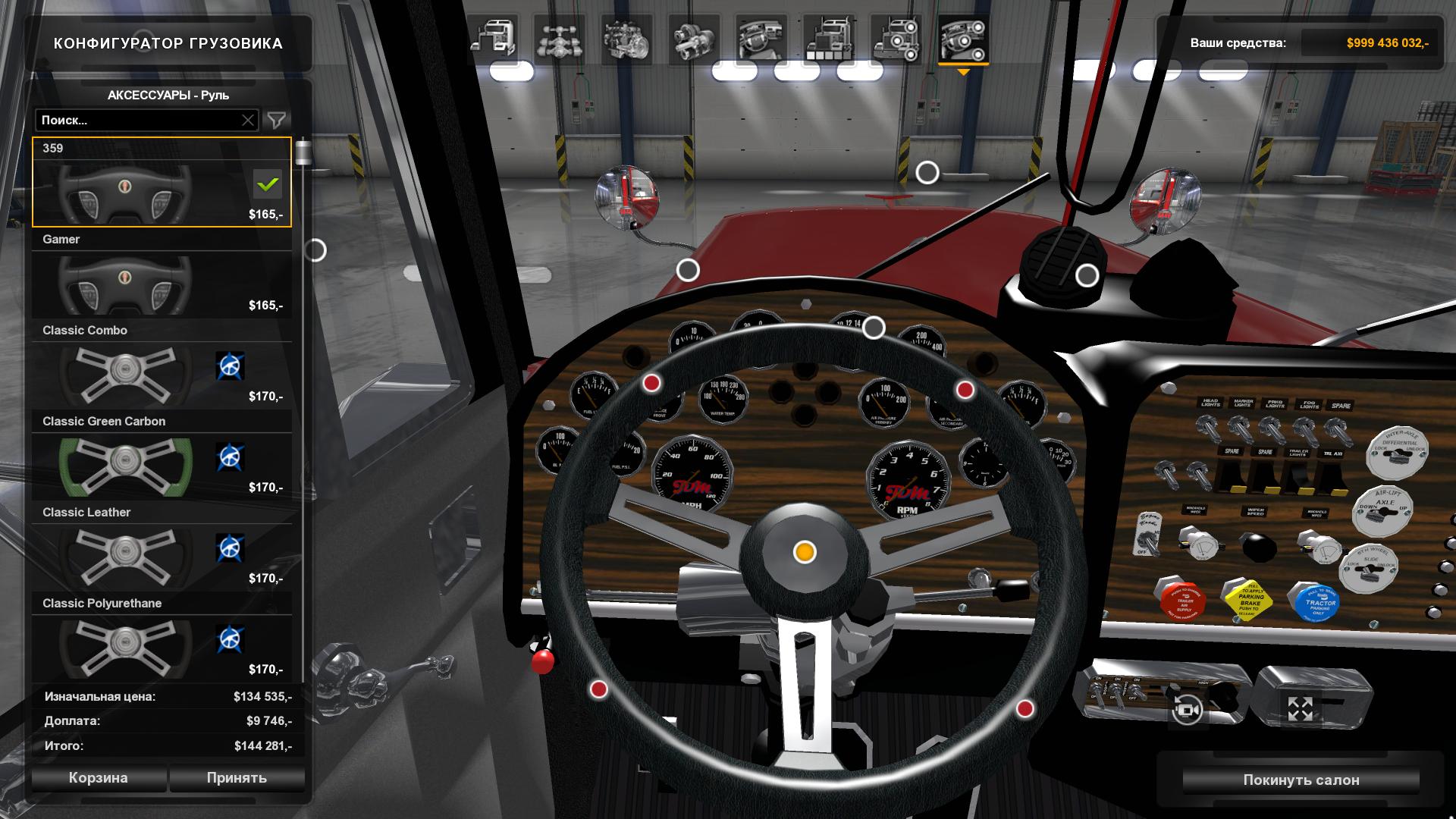Switch to the chassis and axles tab
Image resolution: width=1456 pixels, height=819 pixels.
coord(559,39)
